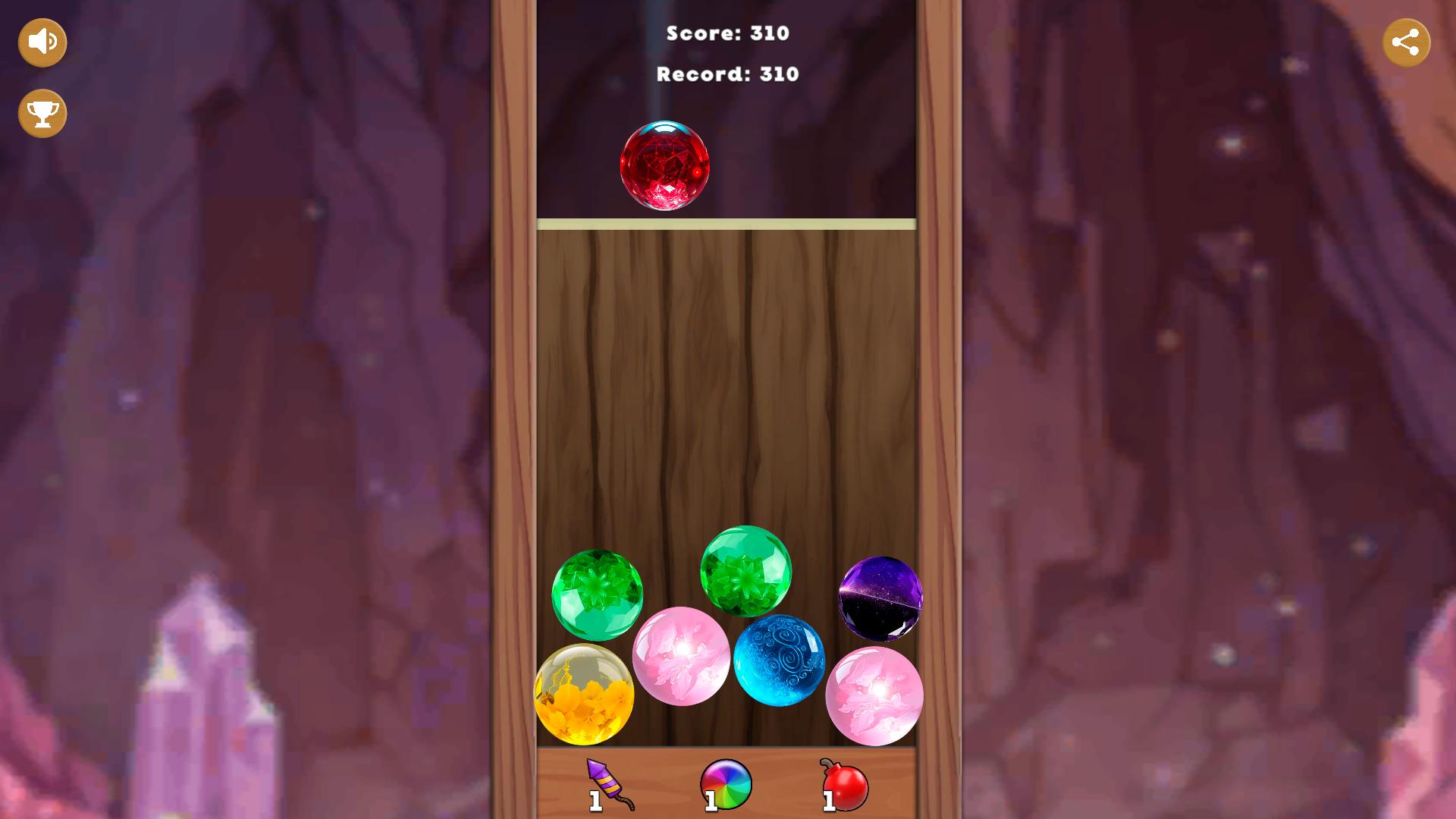The height and width of the screenshot is (819, 1456).
Task: Click the Record: 310 display
Action: [727, 74]
